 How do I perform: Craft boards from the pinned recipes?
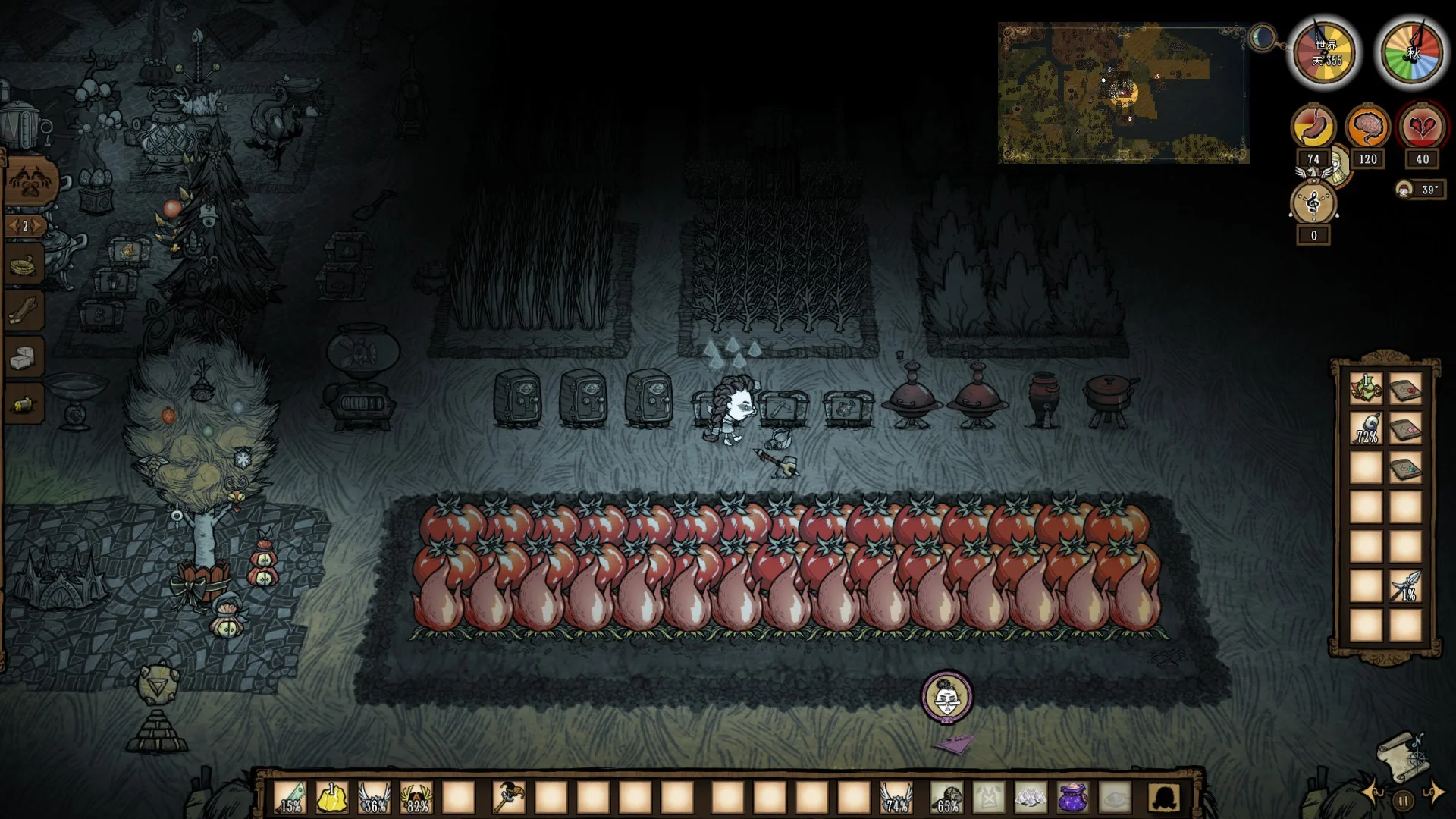24,311
